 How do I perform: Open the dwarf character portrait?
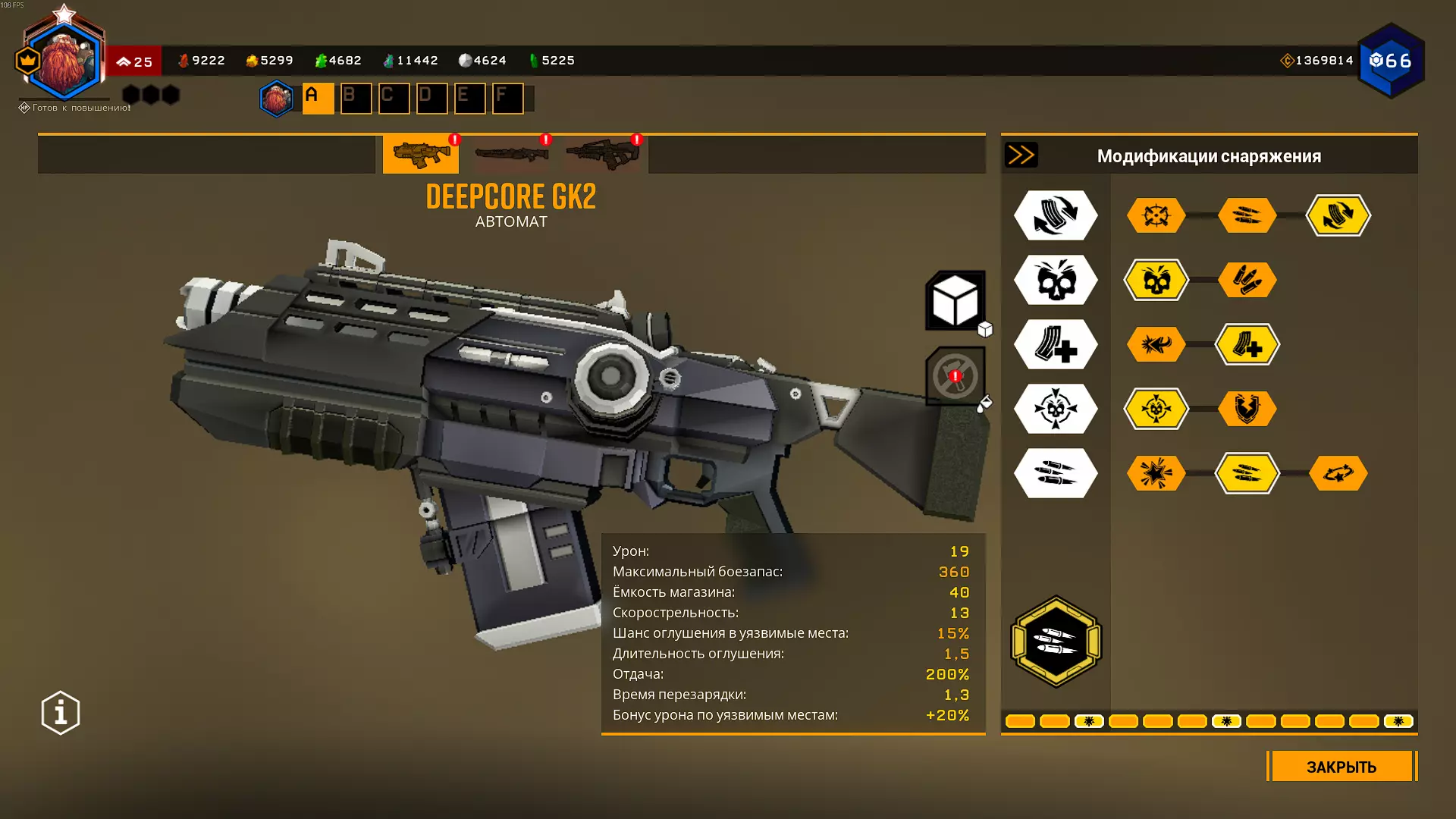coord(64,62)
